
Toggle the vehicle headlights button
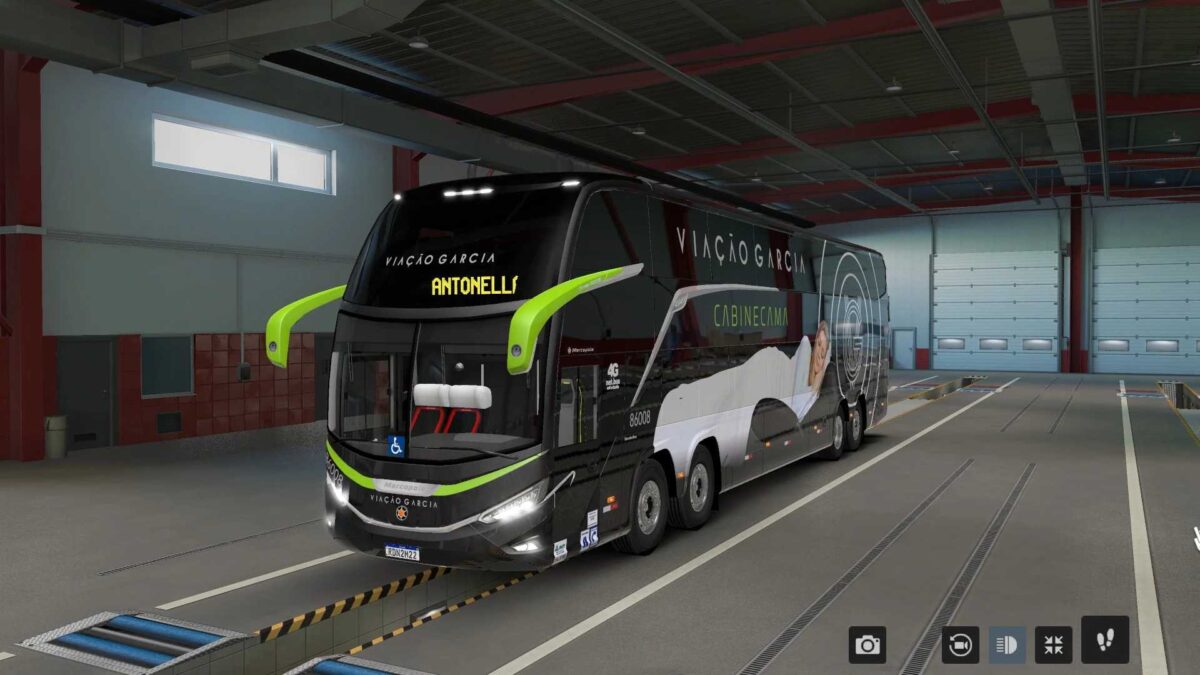tap(1007, 645)
